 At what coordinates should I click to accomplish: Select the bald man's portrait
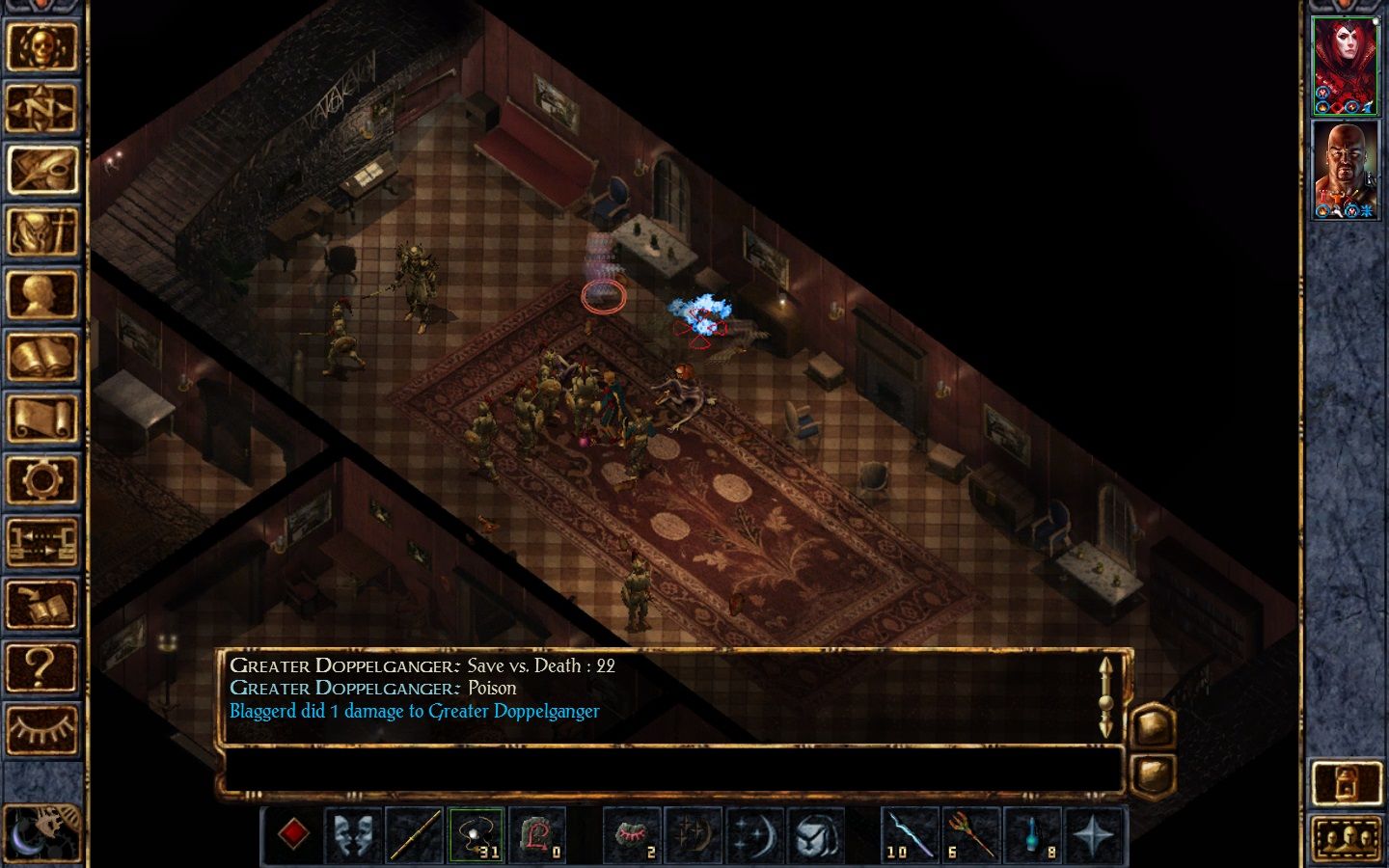pos(1346,170)
